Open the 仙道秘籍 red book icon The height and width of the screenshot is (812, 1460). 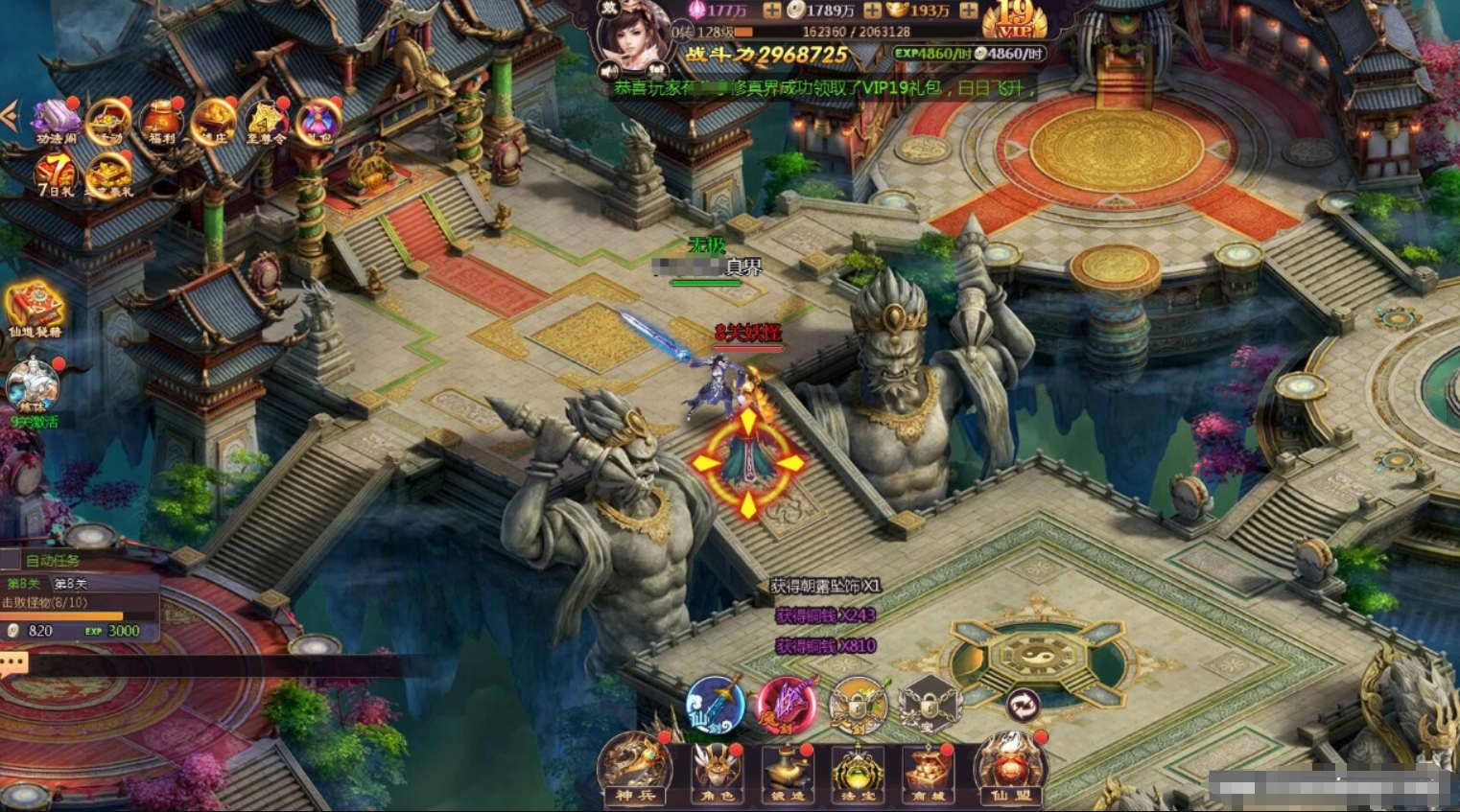point(35,309)
